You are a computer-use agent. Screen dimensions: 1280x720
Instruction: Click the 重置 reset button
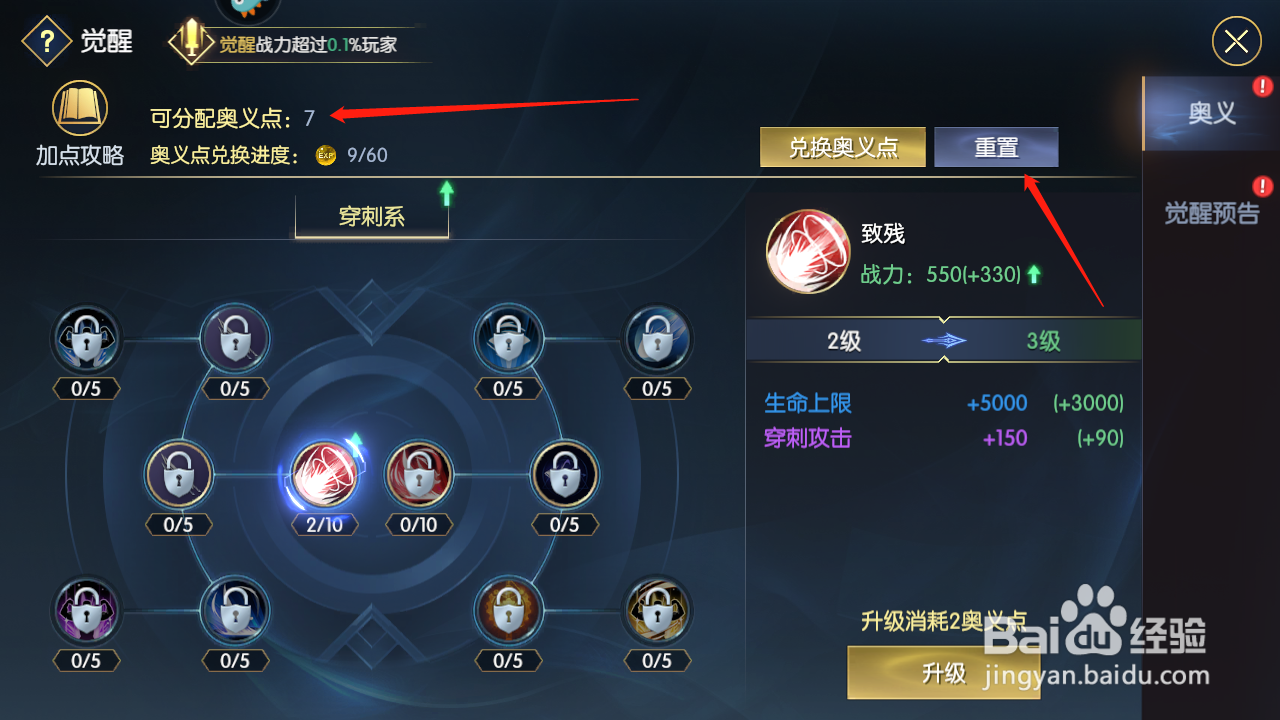(996, 146)
